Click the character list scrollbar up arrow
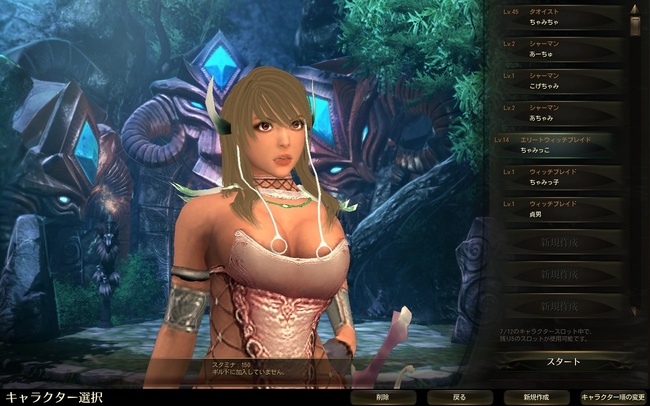Screen dimensions: 650x406 tap(634, 8)
